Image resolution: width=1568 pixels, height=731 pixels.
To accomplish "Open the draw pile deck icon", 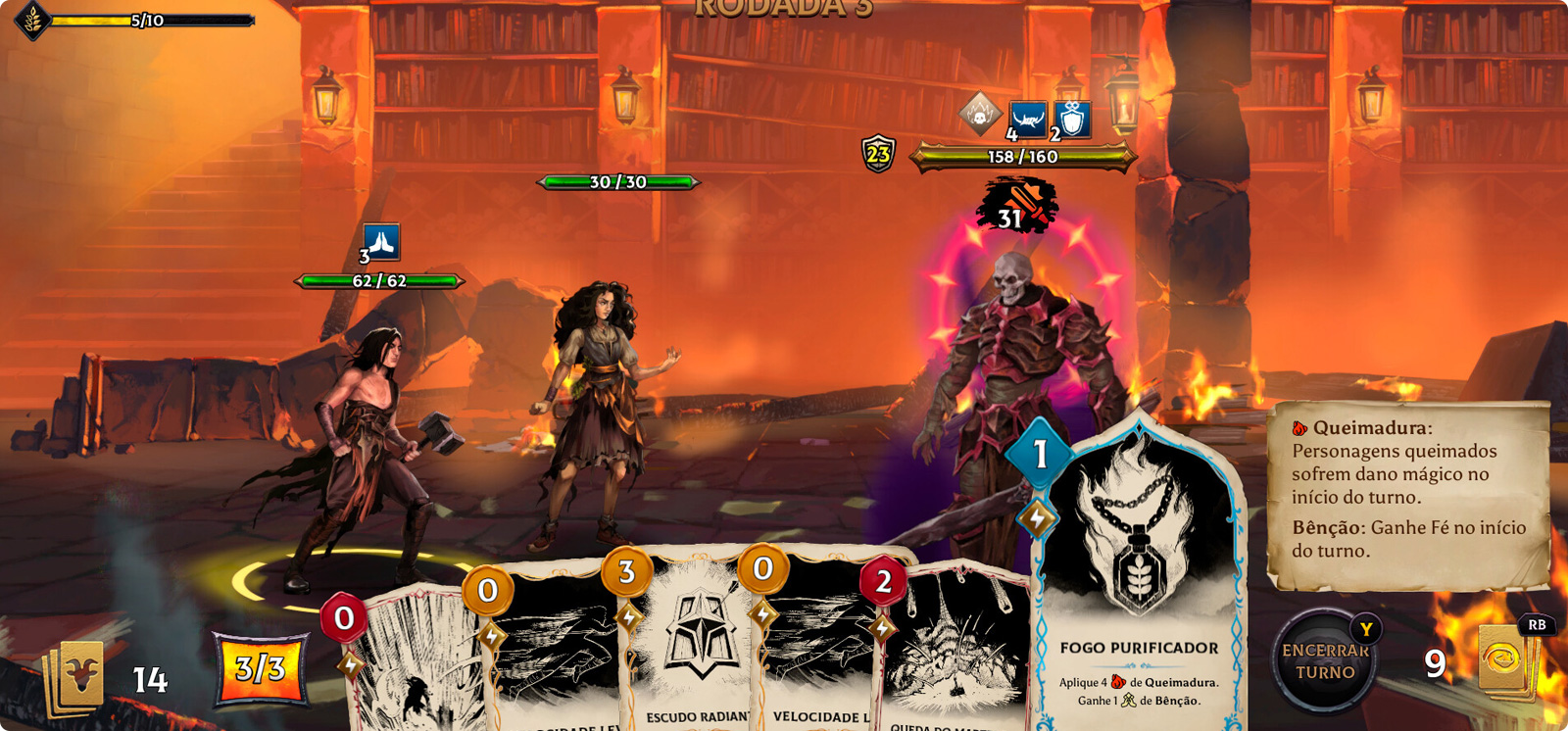I will (74, 676).
